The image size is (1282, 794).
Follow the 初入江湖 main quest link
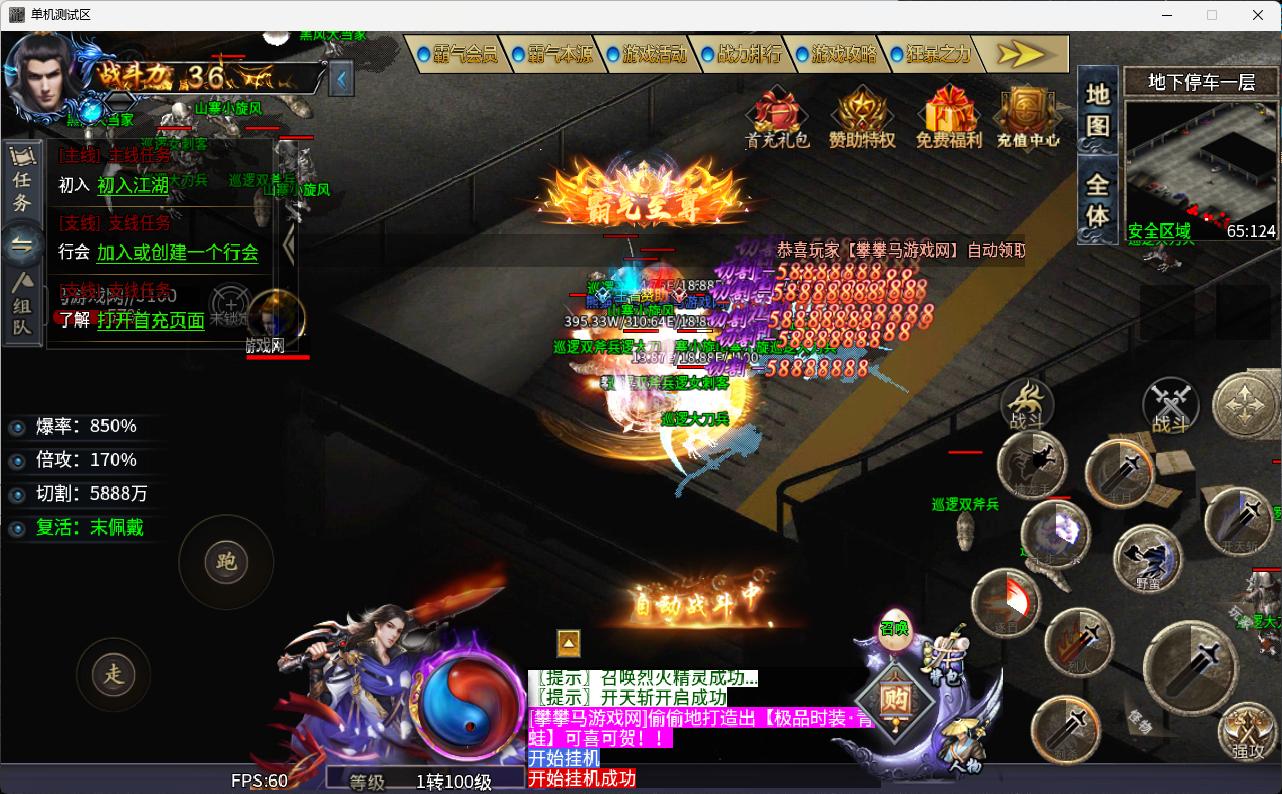tap(133, 185)
